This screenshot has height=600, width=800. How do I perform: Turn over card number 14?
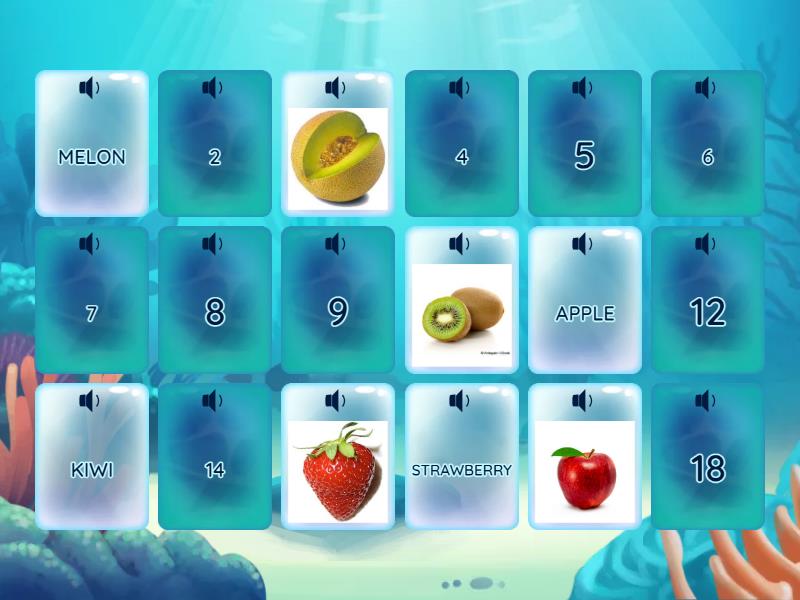tap(215, 470)
